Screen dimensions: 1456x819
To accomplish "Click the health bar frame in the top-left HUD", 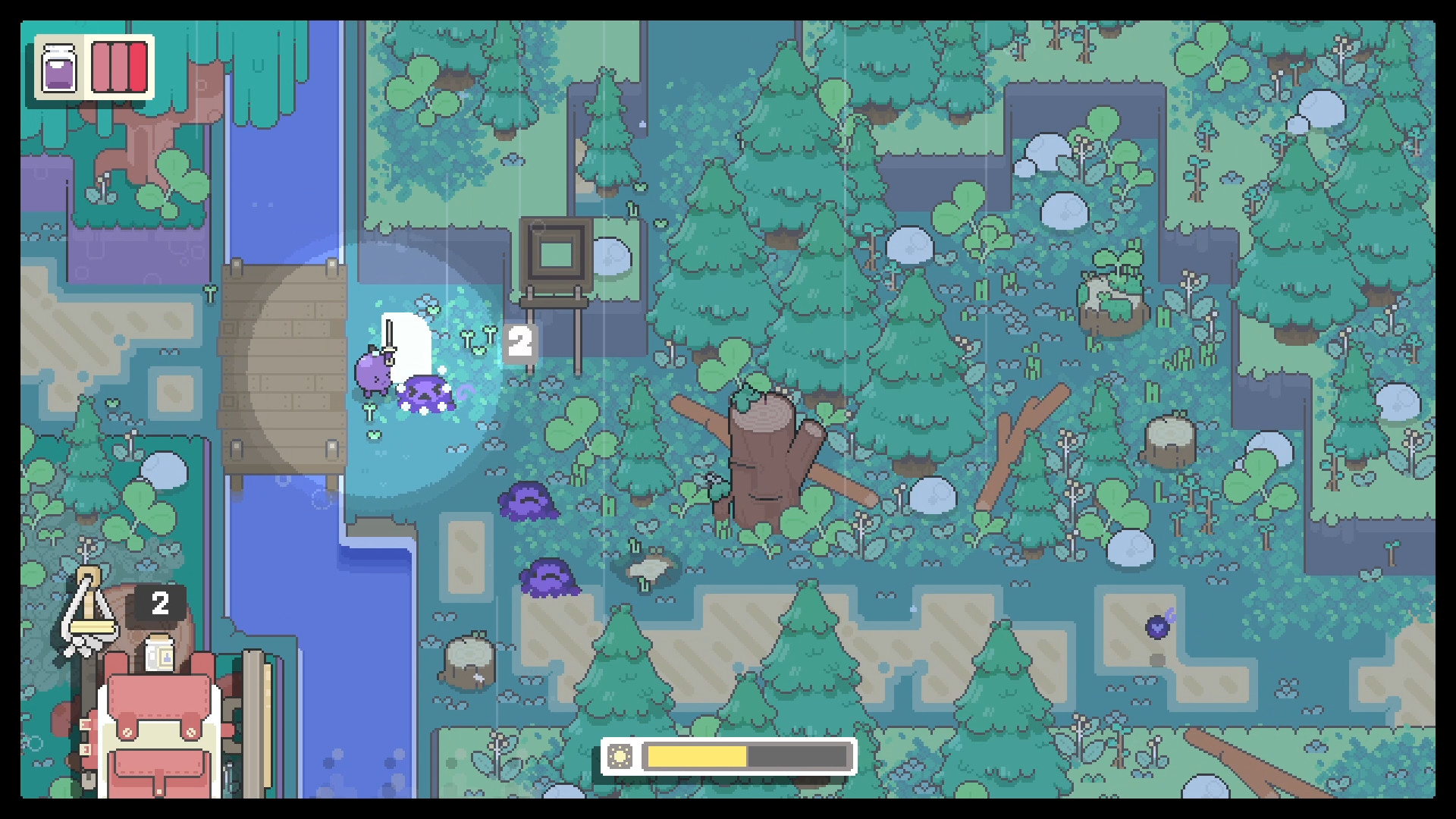I will (x=118, y=68).
